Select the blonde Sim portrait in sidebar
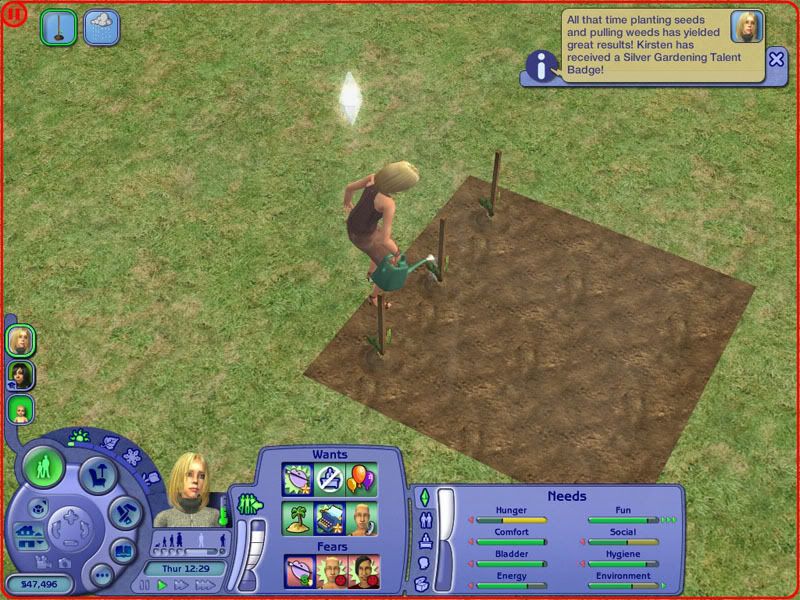Image resolution: width=800 pixels, height=600 pixels. [x=21, y=340]
